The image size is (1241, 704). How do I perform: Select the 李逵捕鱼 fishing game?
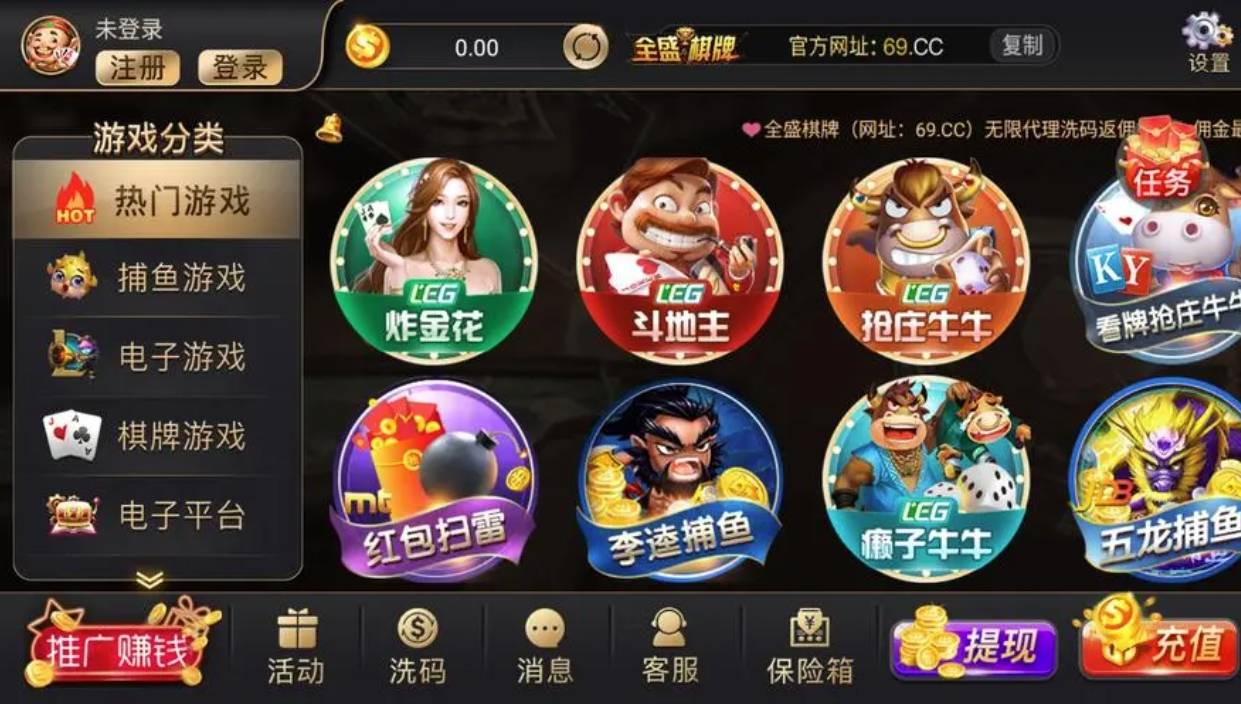[680, 480]
